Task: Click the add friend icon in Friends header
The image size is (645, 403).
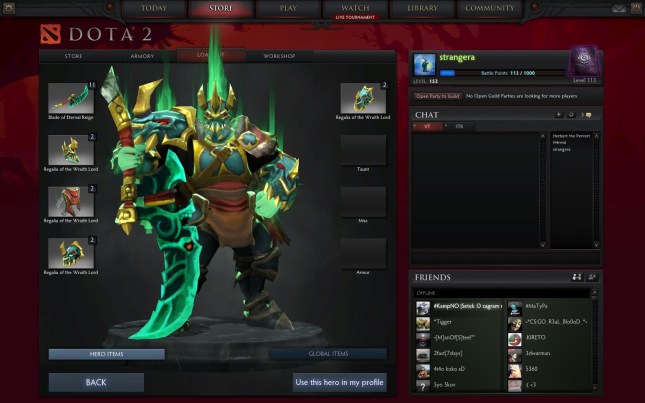Action: click(591, 277)
